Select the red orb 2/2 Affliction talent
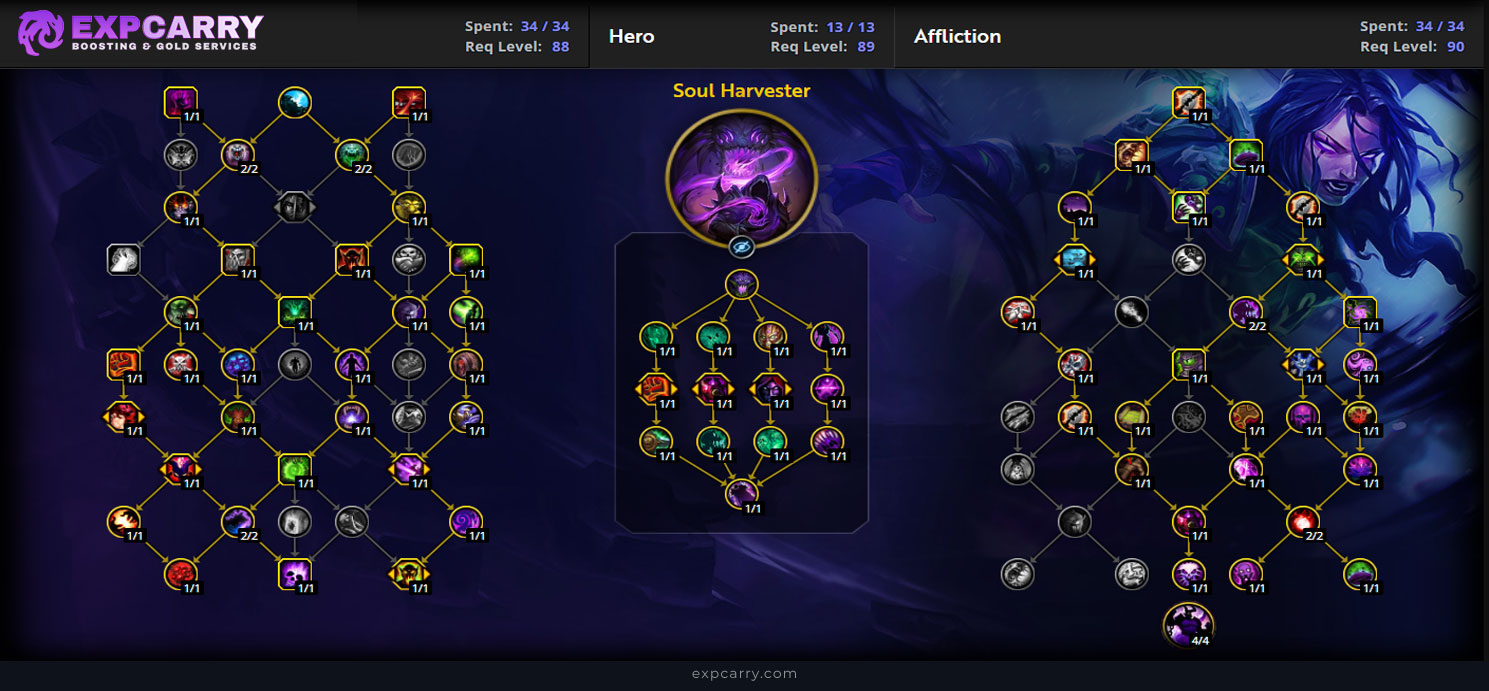Image resolution: width=1489 pixels, height=691 pixels. pos(1302,520)
